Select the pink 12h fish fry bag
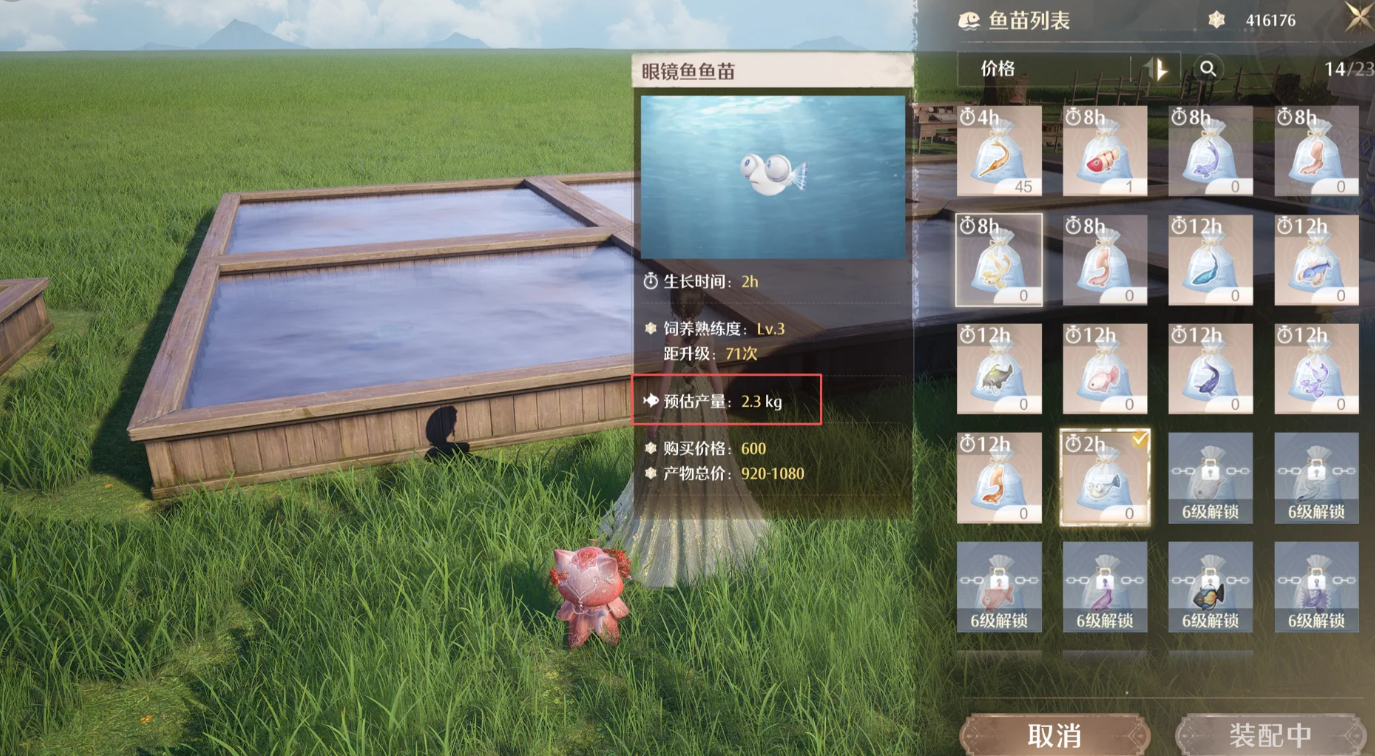This screenshot has height=756, width=1375. click(x=1104, y=370)
